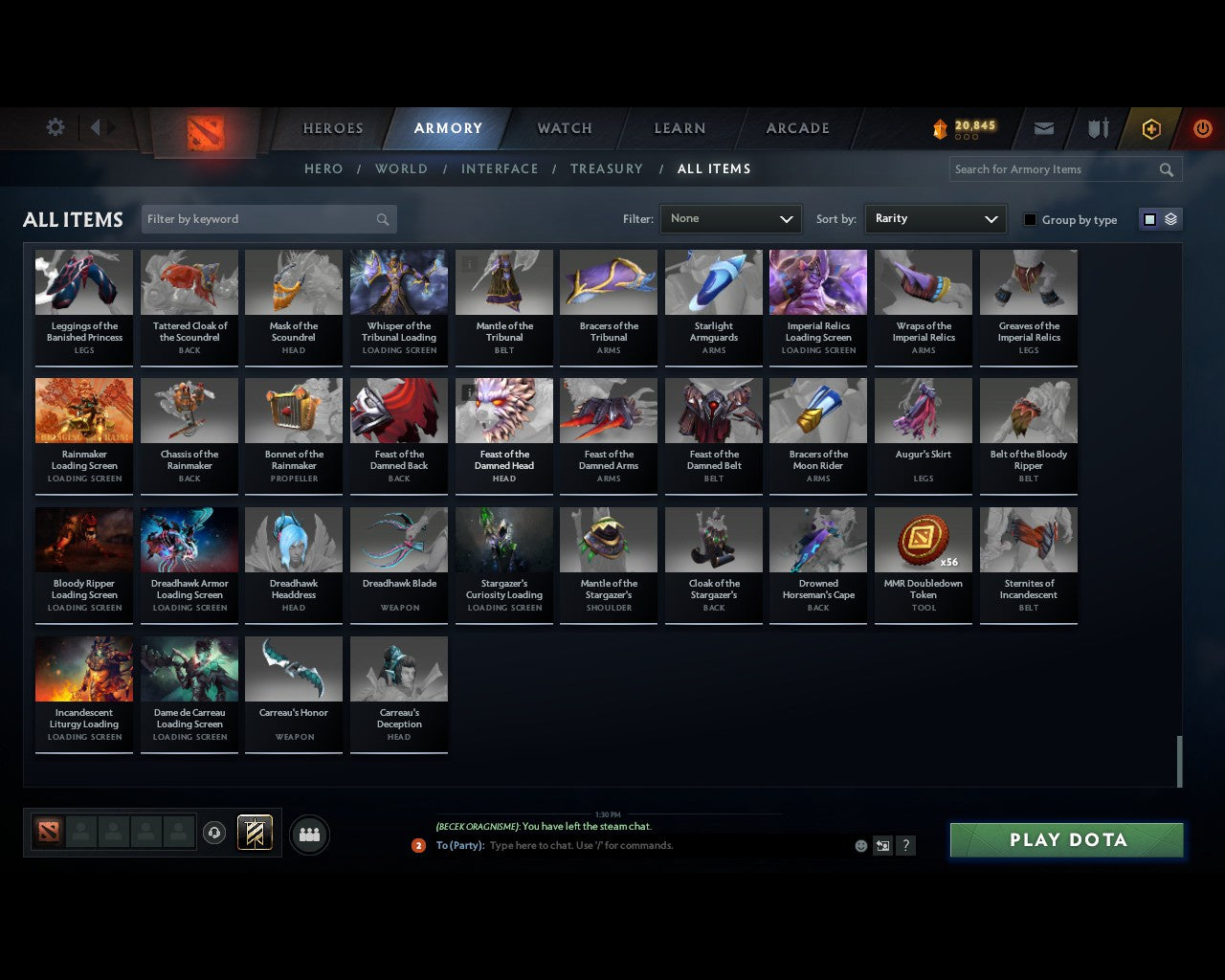Click the '?' help button beside the chat
This screenshot has height=980, width=1225.
[905, 846]
